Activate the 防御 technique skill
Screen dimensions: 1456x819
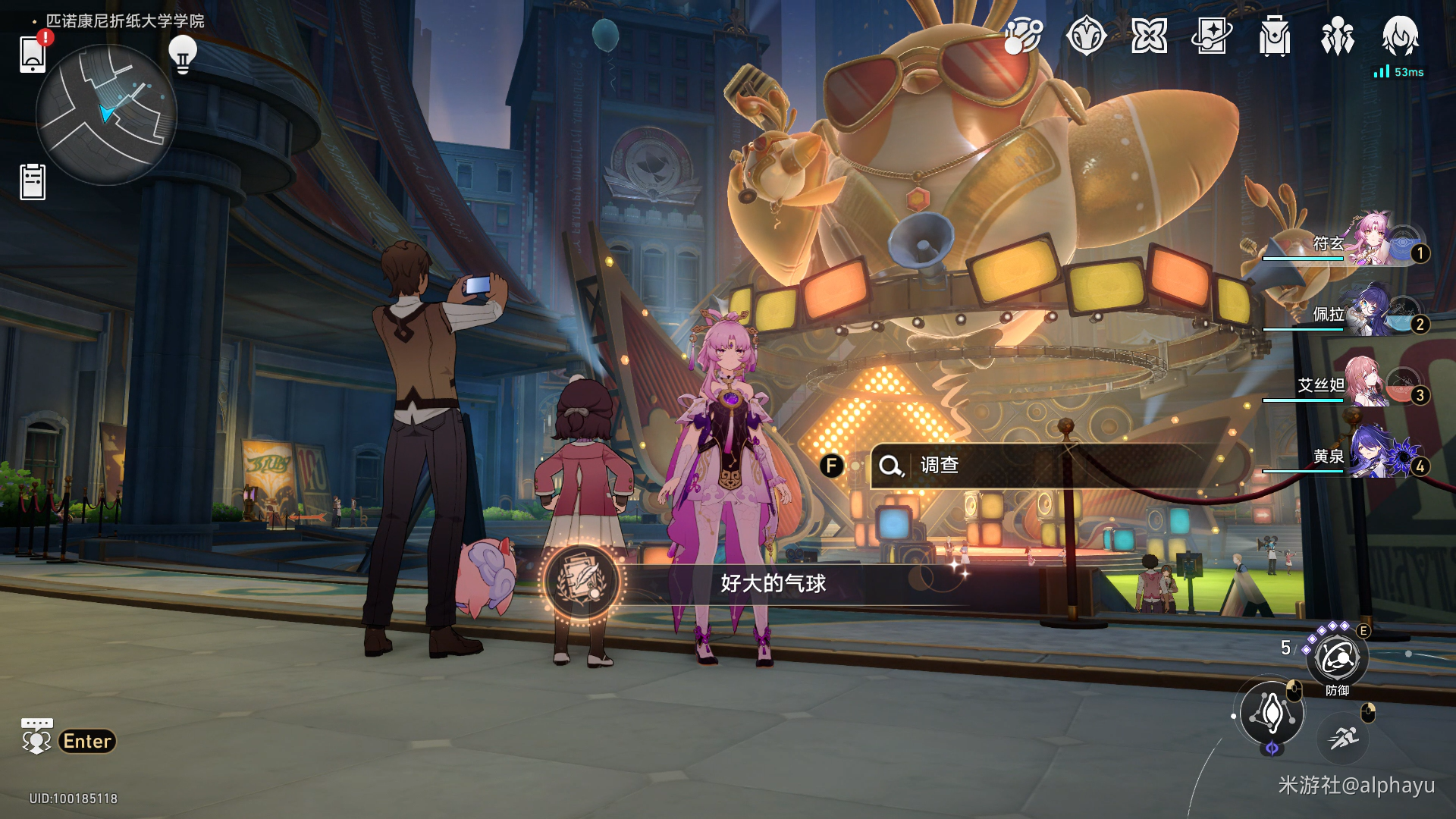click(x=1337, y=658)
